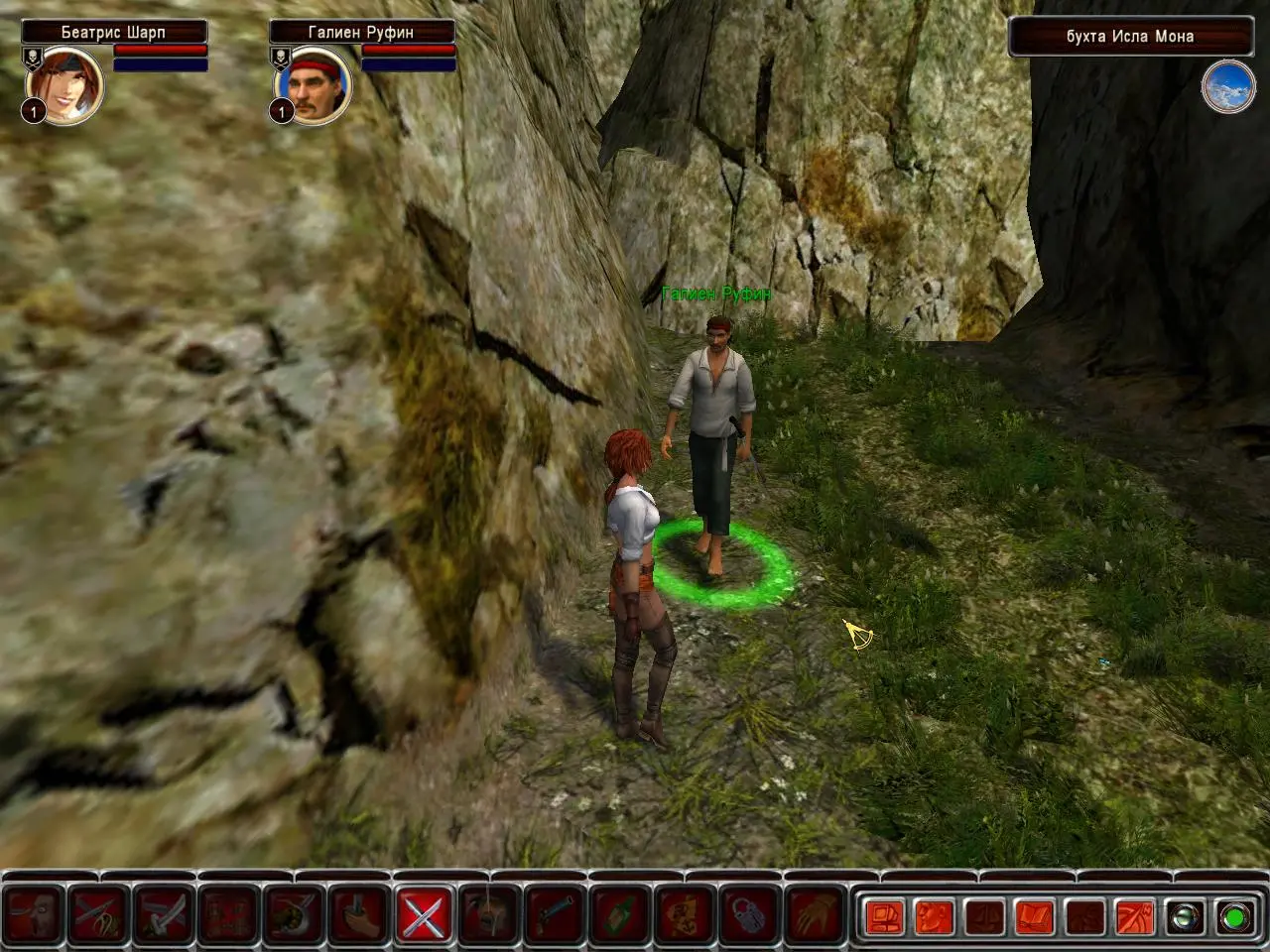Choose the cutlass slash skill slot
Image resolution: width=1270 pixels, height=952 pixels.
point(164,914)
